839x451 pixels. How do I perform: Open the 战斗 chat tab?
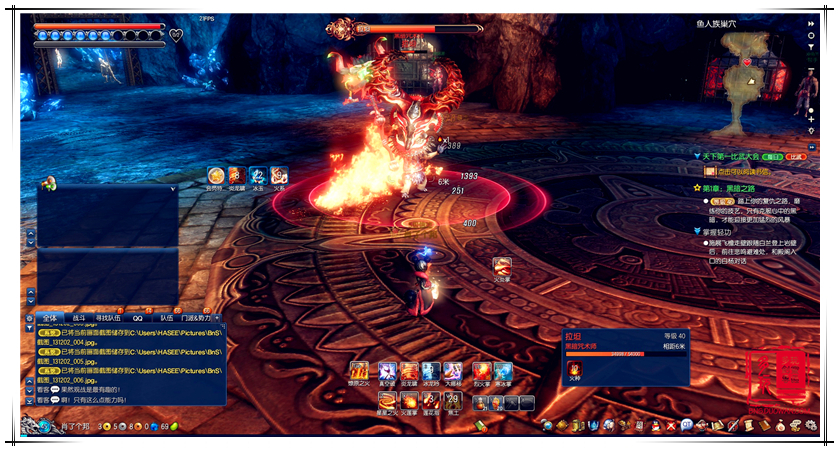click(79, 318)
